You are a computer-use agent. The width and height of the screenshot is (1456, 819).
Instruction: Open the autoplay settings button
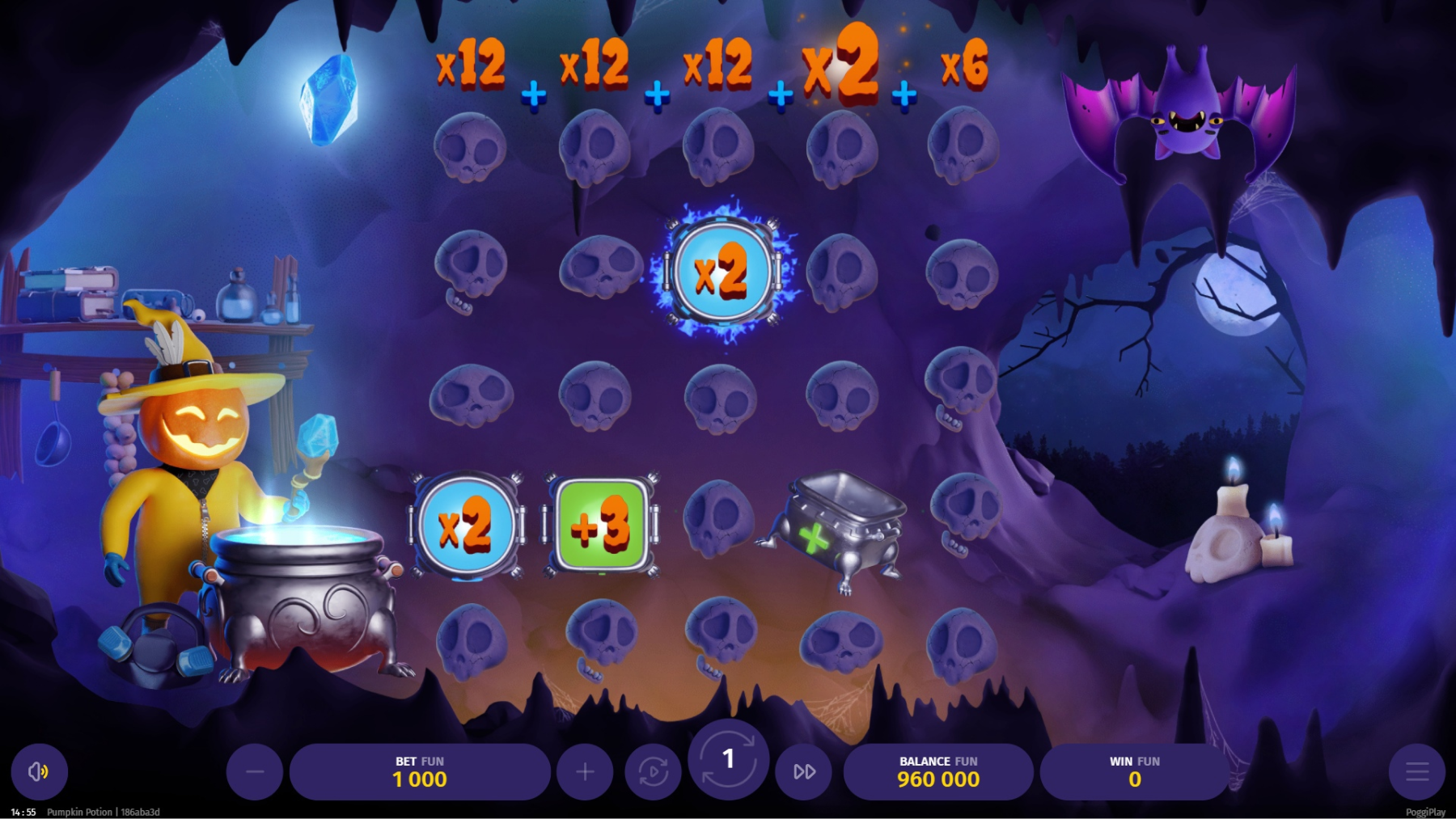click(x=653, y=772)
